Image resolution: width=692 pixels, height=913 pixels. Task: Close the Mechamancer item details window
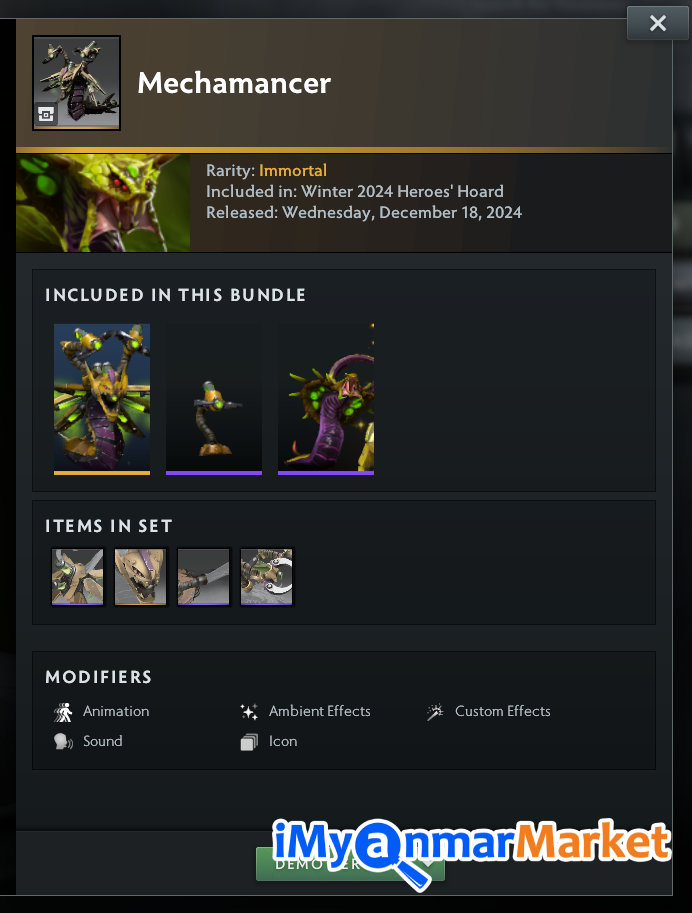[x=657, y=24]
